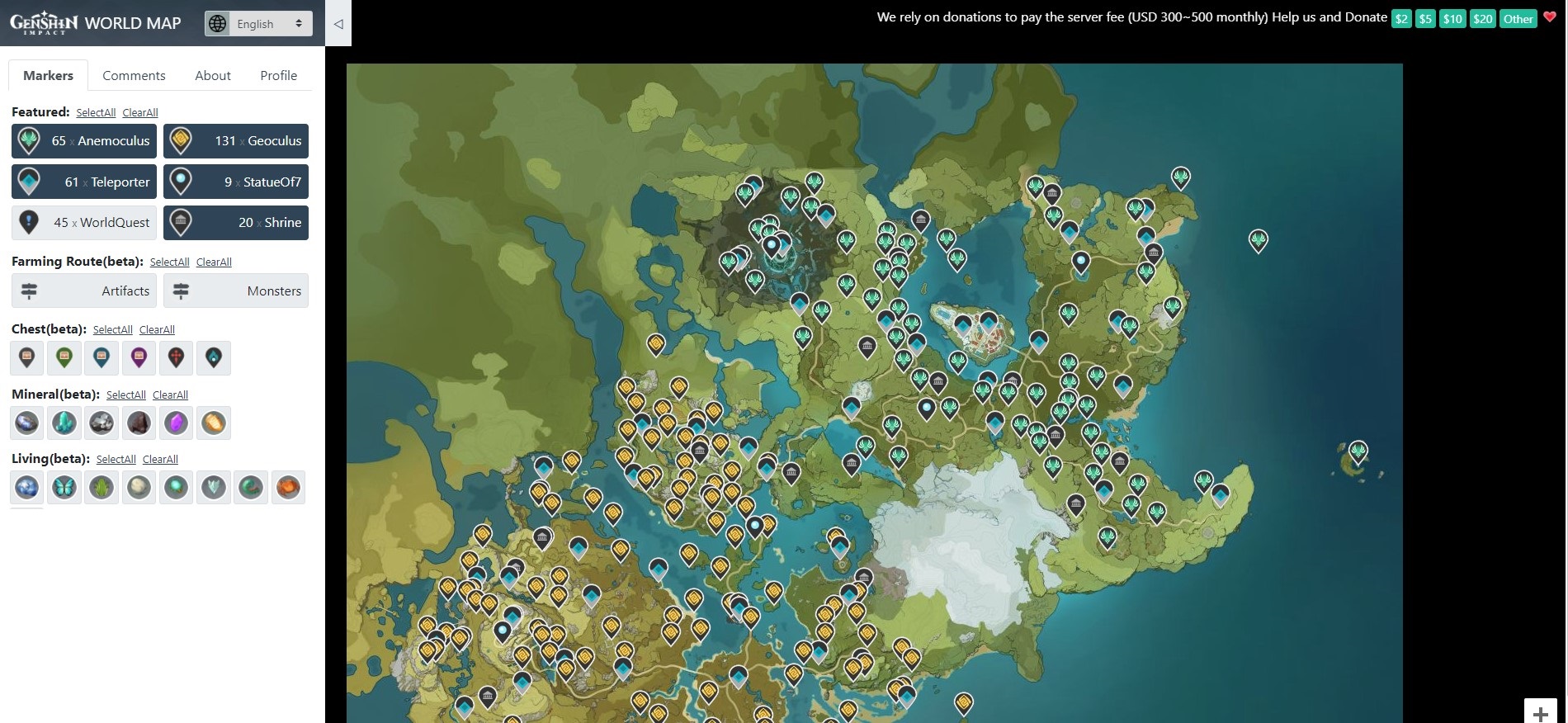Viewport: 1568px width, 723px height.
Task: Open the About tab
Action: (212, 75)
